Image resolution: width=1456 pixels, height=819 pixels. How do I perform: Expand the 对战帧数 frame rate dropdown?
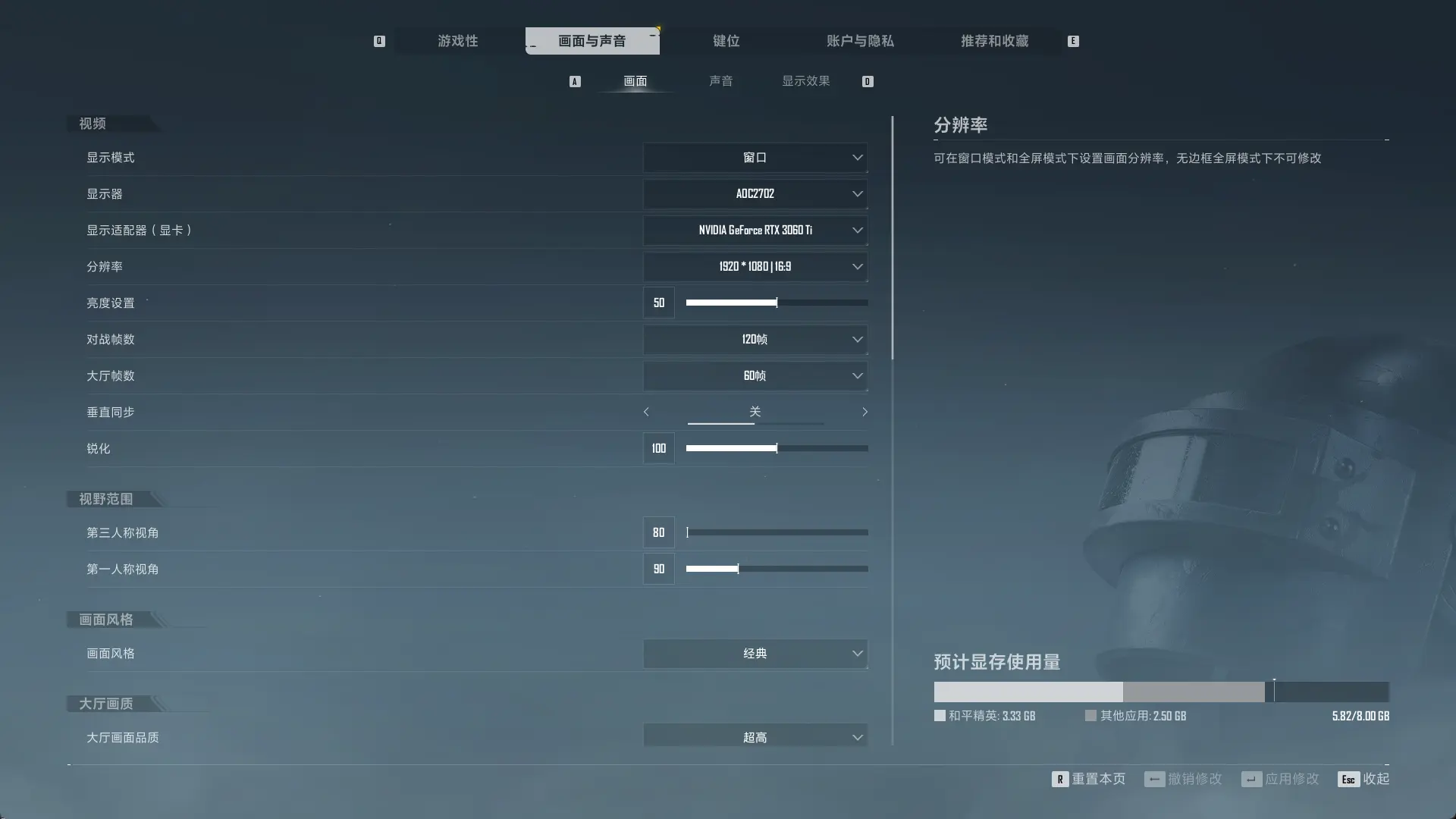(x=755, y=339)
